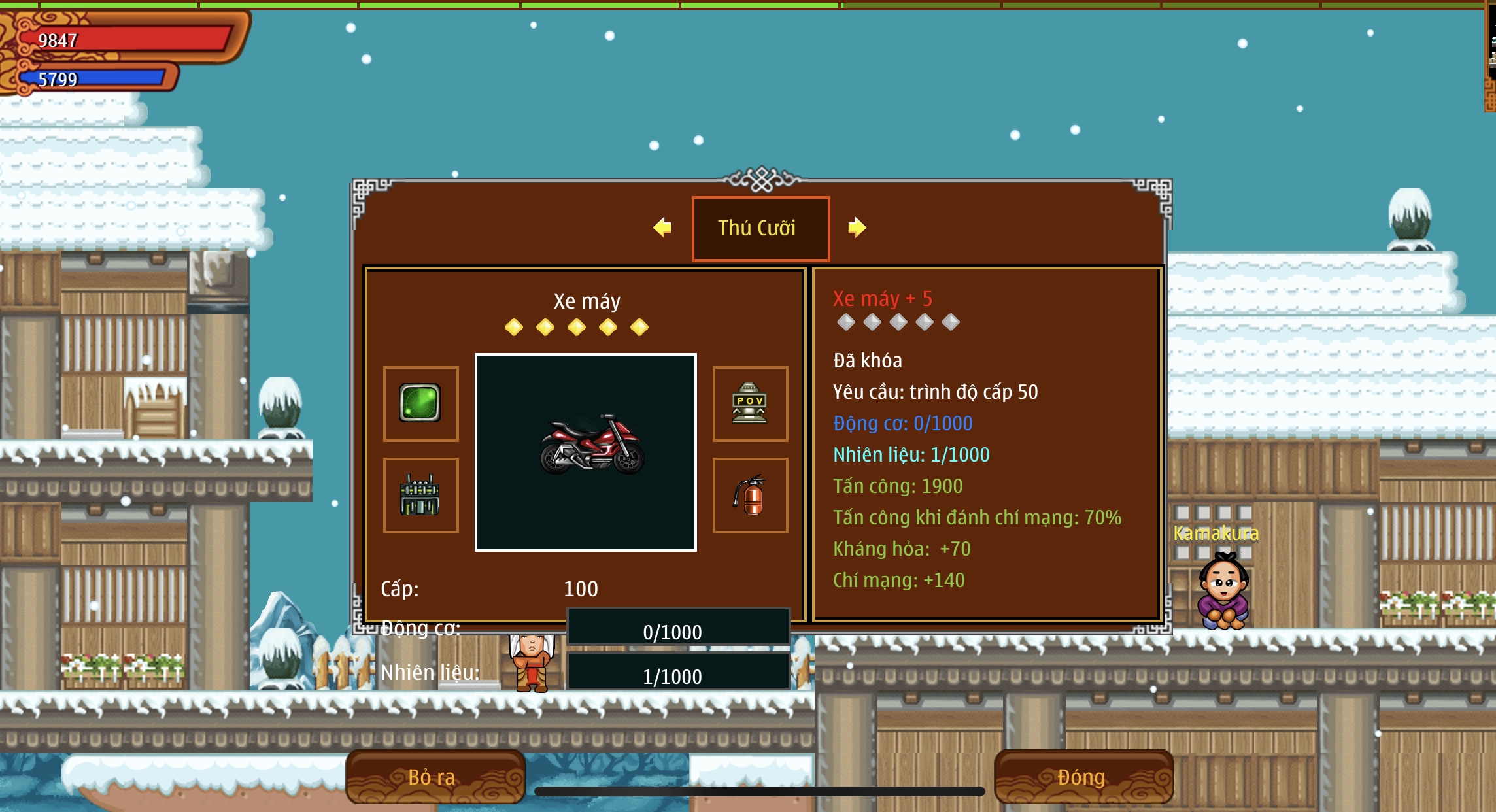
Task: Select the fire extinguisher slot
Action: click(x=750, y=495)
